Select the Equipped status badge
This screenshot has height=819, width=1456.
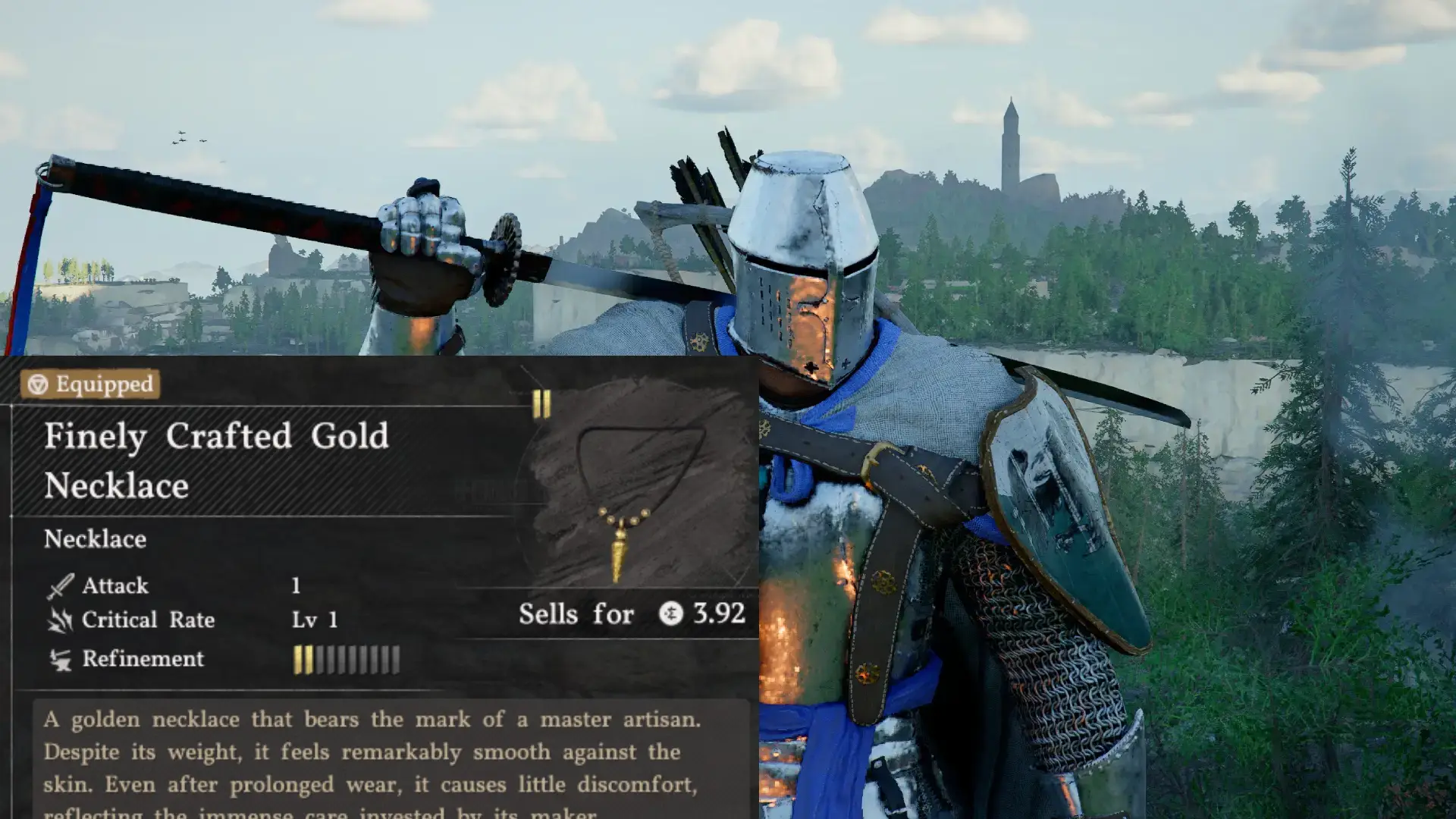[91, 384]
